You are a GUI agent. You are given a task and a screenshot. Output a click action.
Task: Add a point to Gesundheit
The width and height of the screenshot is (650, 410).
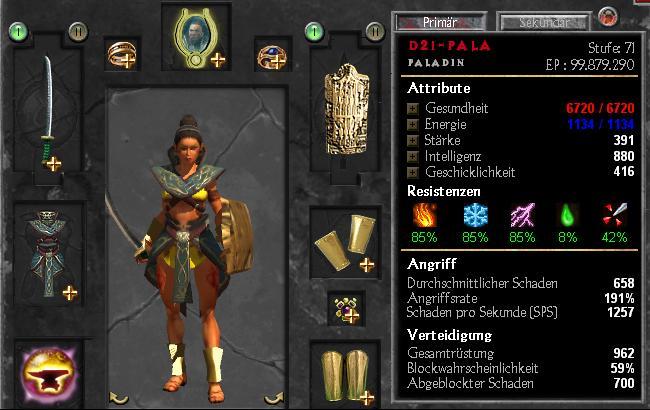(x=413, y=108)
